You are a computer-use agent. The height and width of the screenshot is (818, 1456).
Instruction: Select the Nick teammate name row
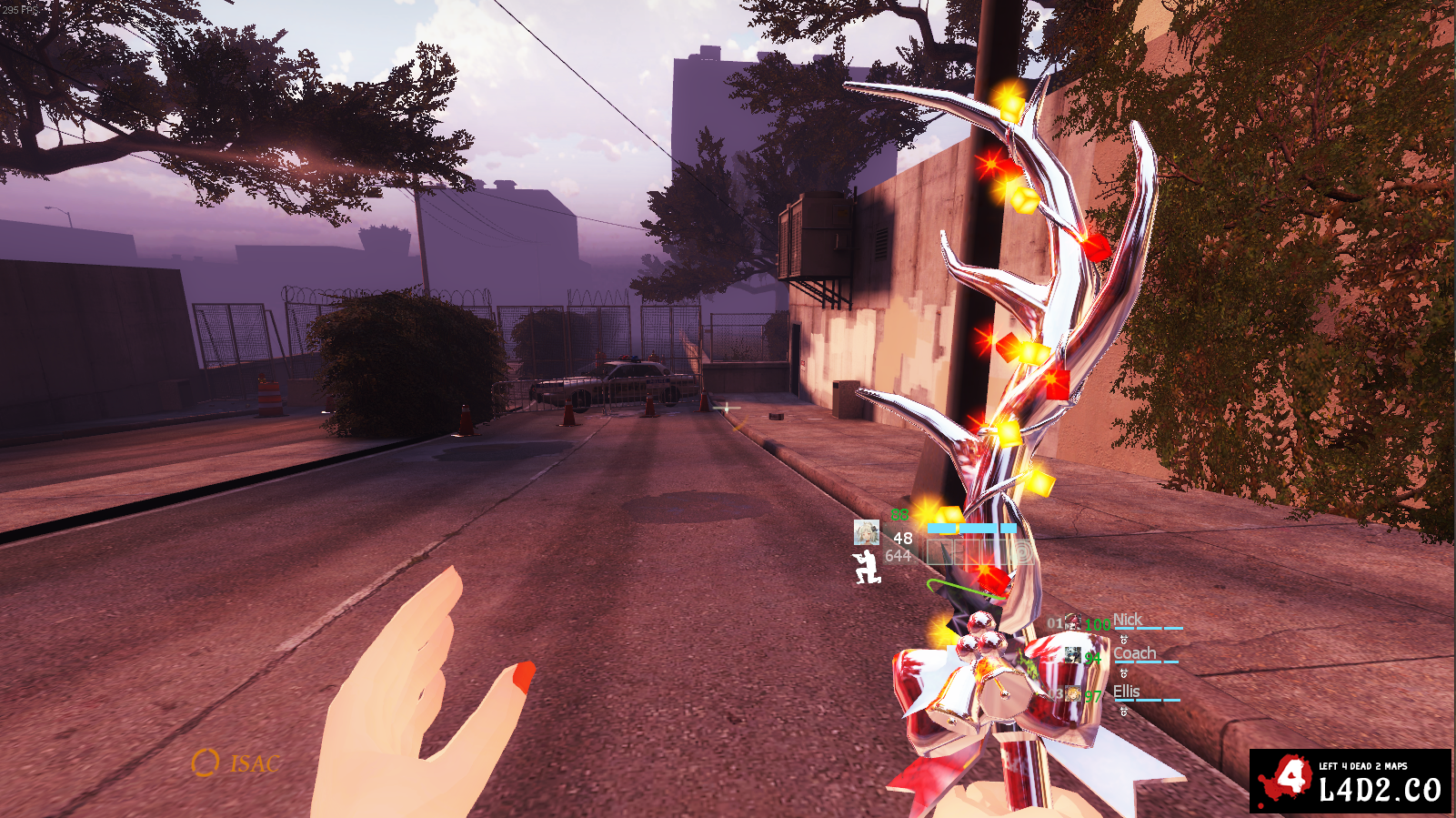[1129, 621]
